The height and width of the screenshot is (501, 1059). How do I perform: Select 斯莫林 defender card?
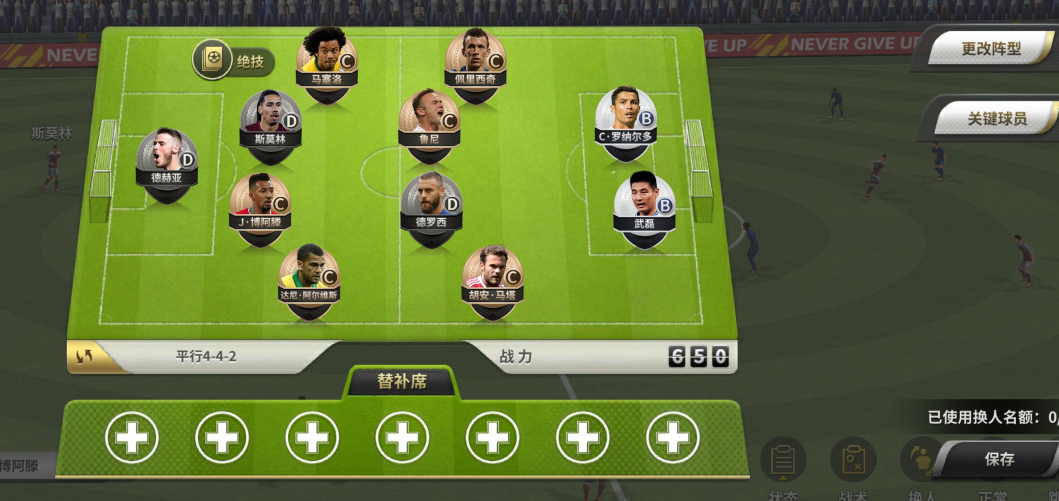click(270, 121)
